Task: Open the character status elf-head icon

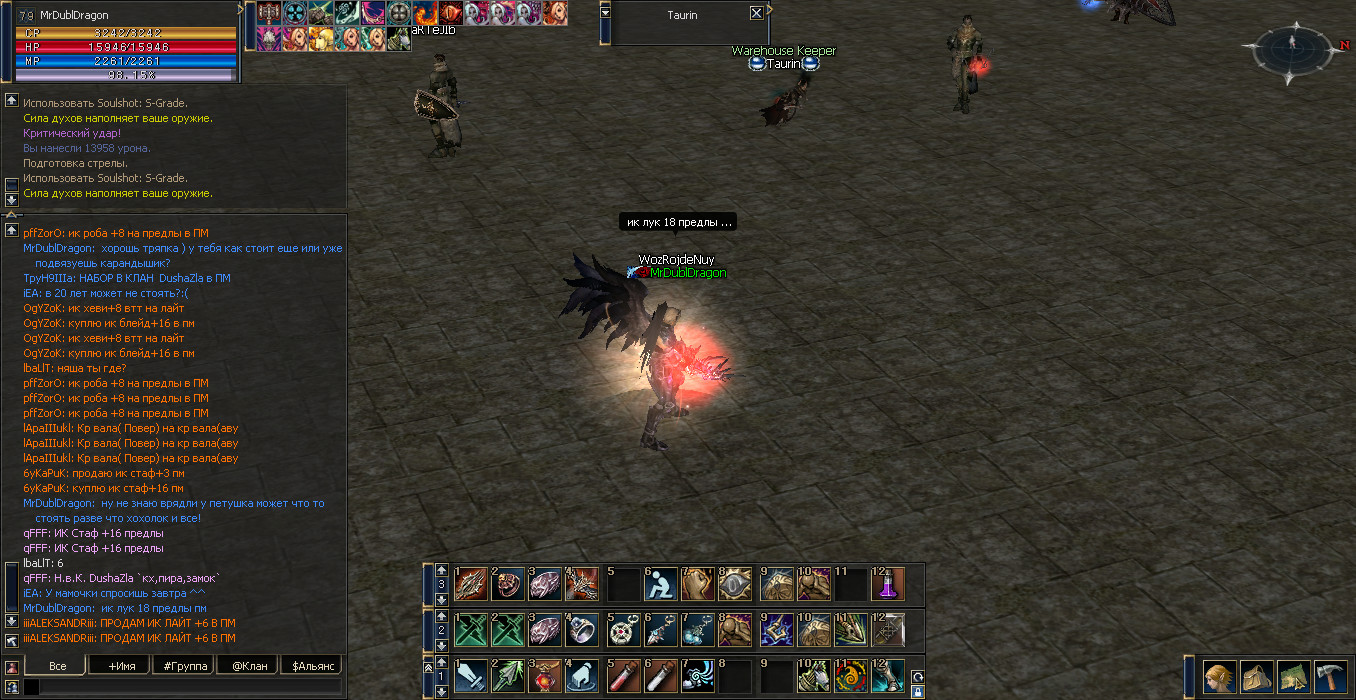Action: tap(1218, 677)
